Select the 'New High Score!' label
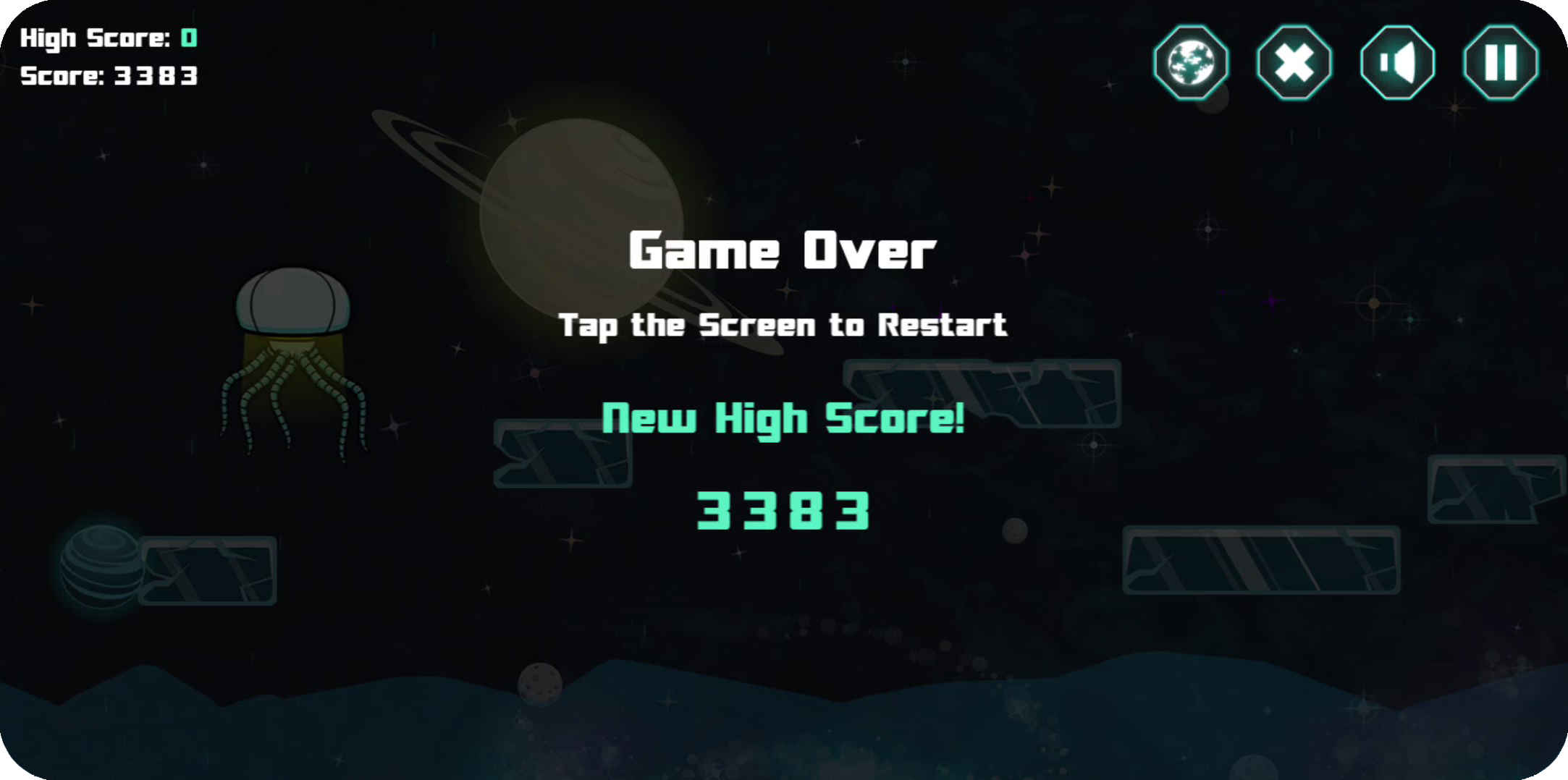 tap(784, 418)
